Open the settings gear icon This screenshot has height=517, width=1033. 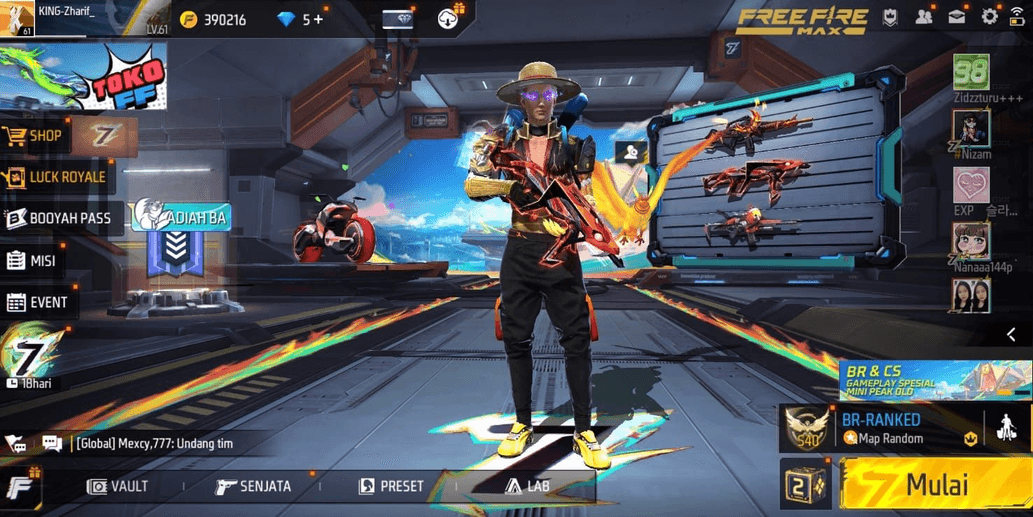[x=989, y=17]
